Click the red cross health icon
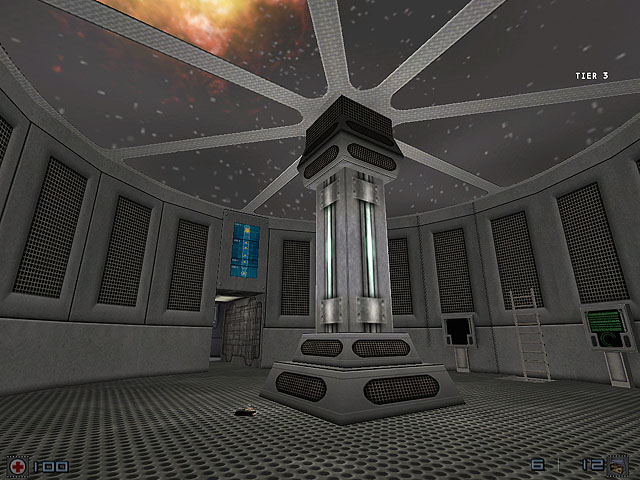640x480 pixels. click(x=17, y=466)
